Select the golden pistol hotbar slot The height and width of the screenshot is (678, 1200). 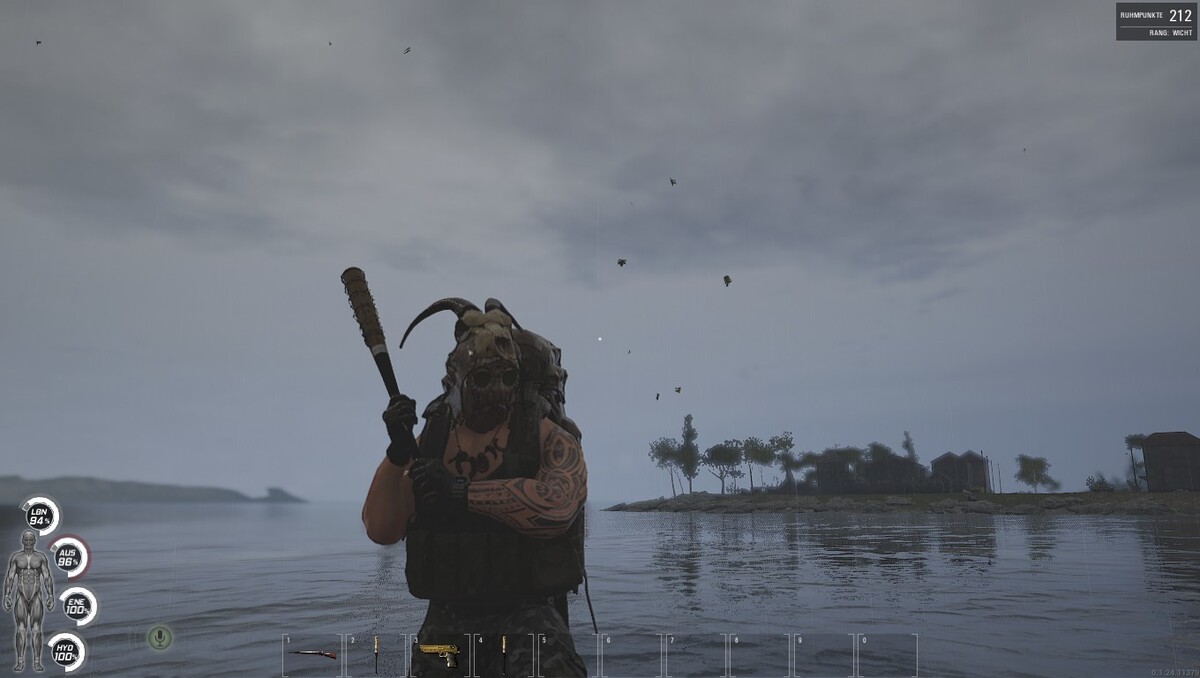pyautogui.click(x=440, y=653)
